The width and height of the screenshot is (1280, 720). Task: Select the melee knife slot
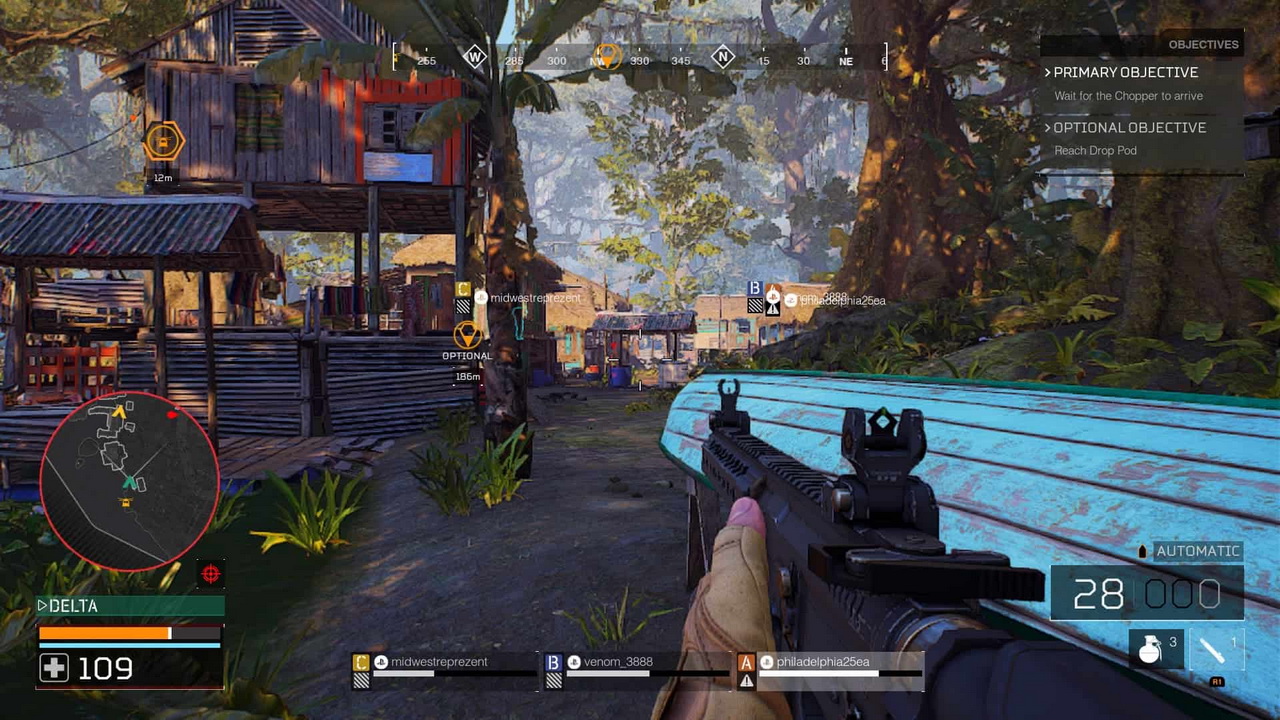(1217, 650)
